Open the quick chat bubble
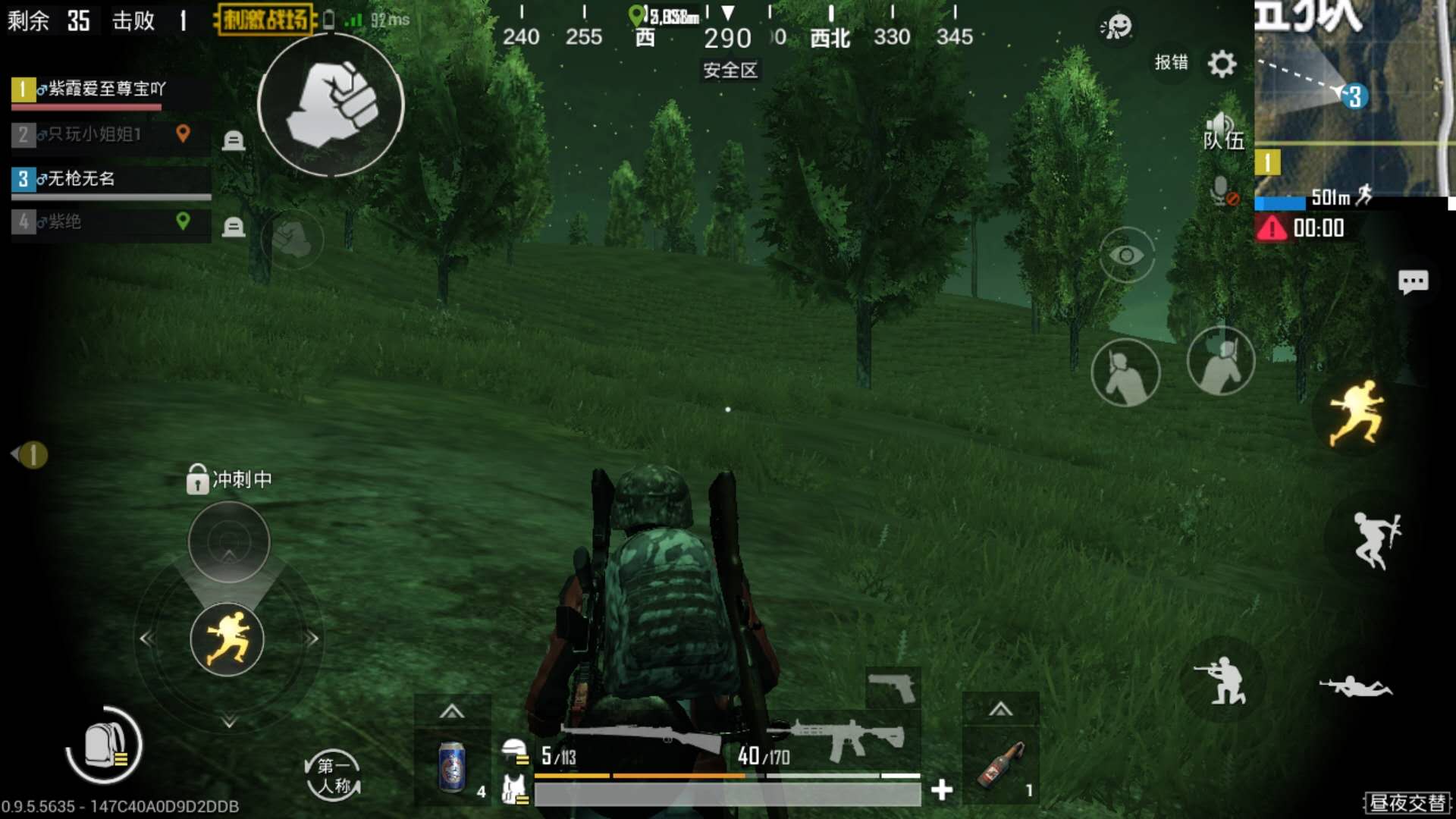 click(x=1413, y=282)
